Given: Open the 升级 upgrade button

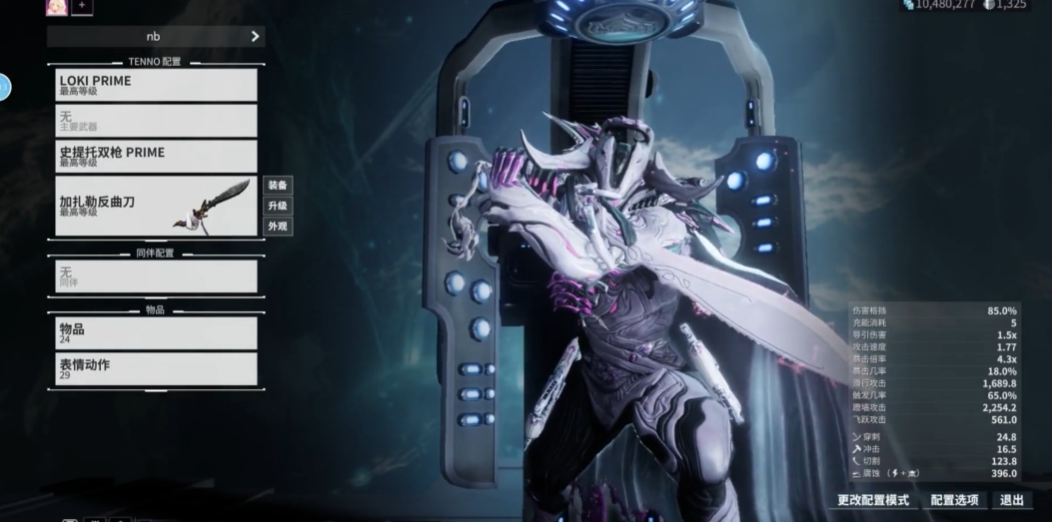Looking at the screenshot, I should tap(277, 206).
